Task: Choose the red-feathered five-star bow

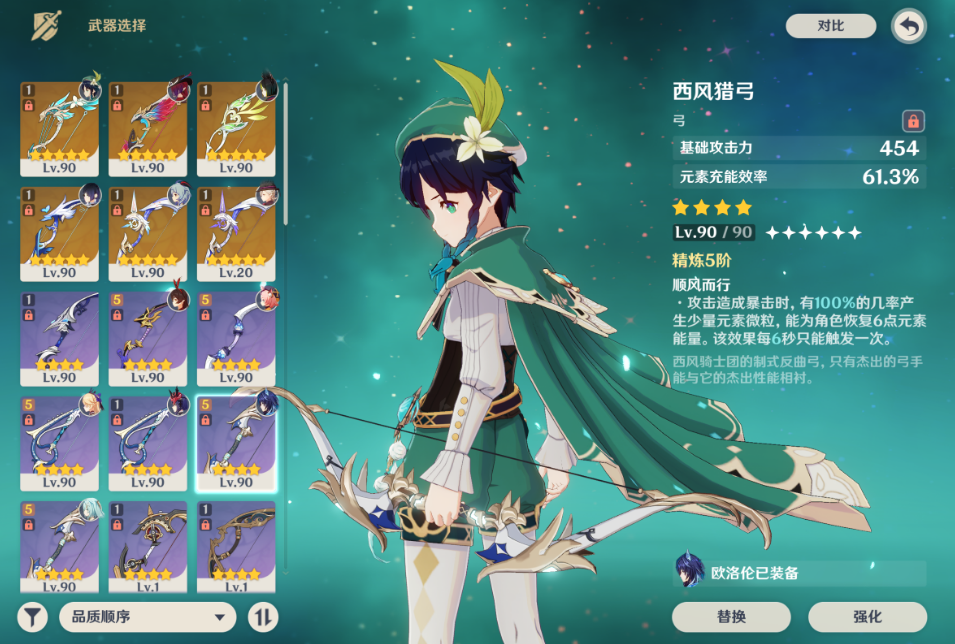Action: 147,128
